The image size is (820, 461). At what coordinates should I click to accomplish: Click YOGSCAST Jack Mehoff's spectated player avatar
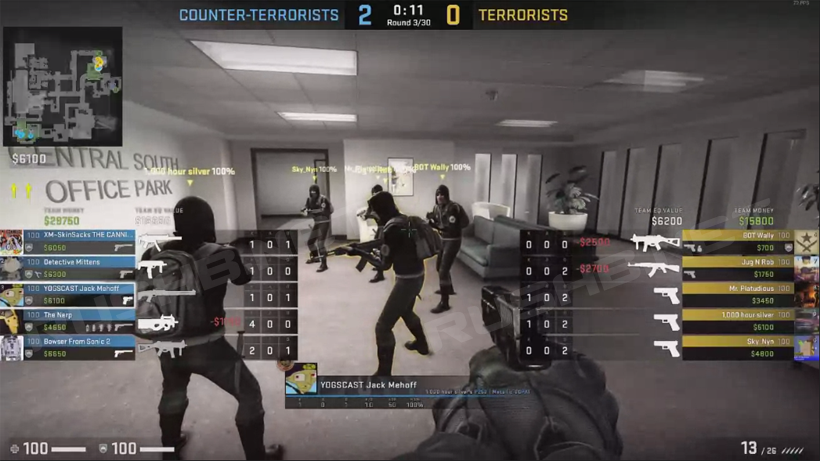tap(301, 380)
